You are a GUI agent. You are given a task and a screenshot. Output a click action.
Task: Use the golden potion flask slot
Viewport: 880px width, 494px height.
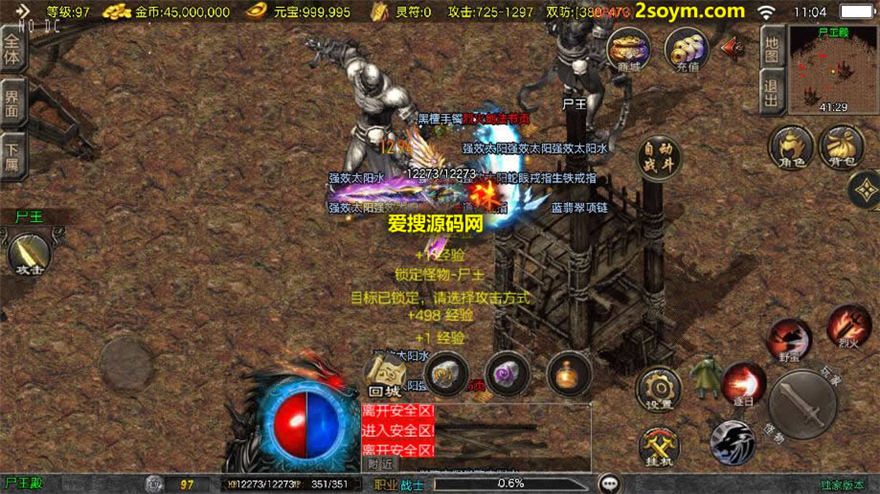point(568,374)
